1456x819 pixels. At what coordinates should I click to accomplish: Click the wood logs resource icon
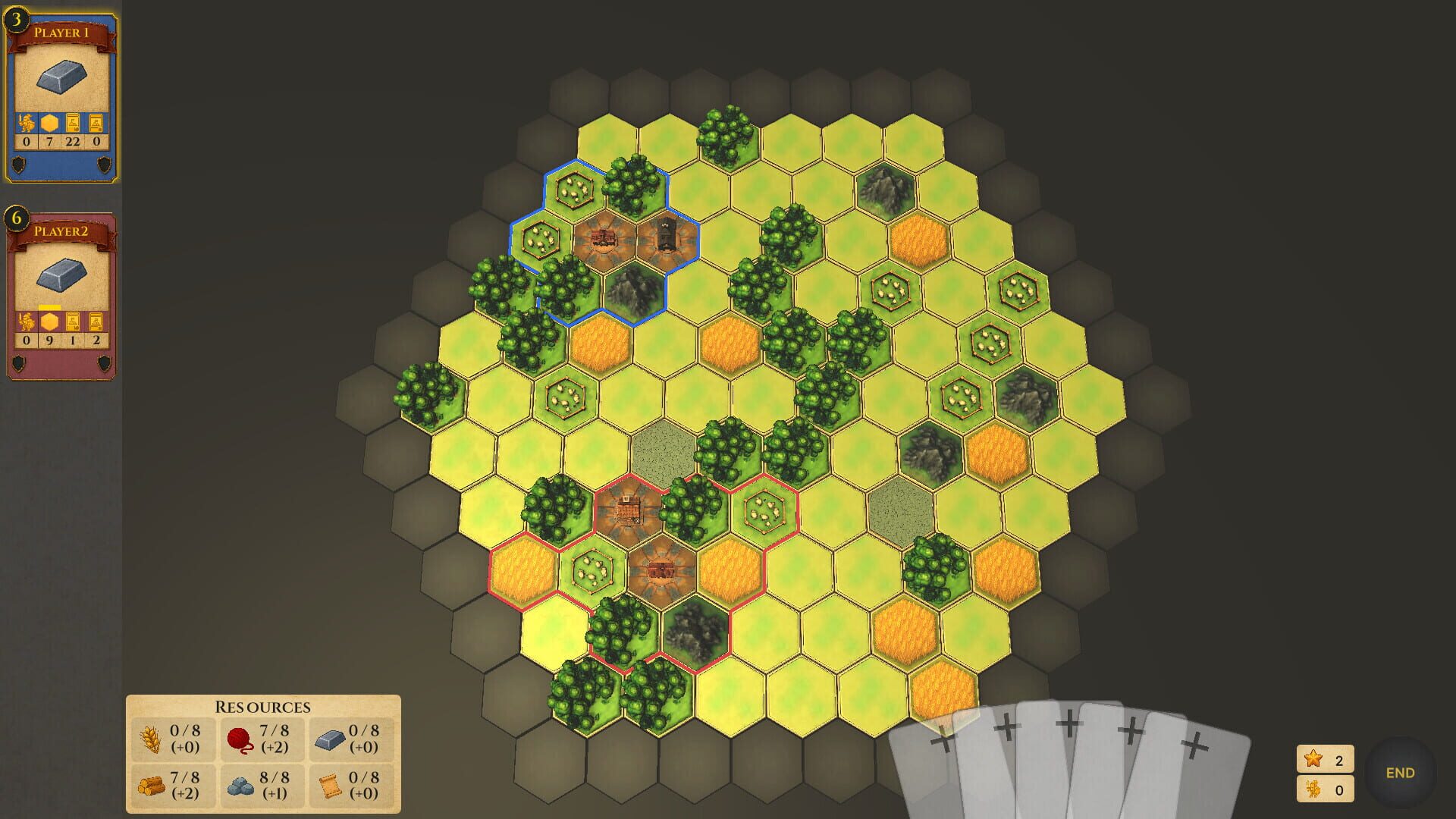point(152,786)
